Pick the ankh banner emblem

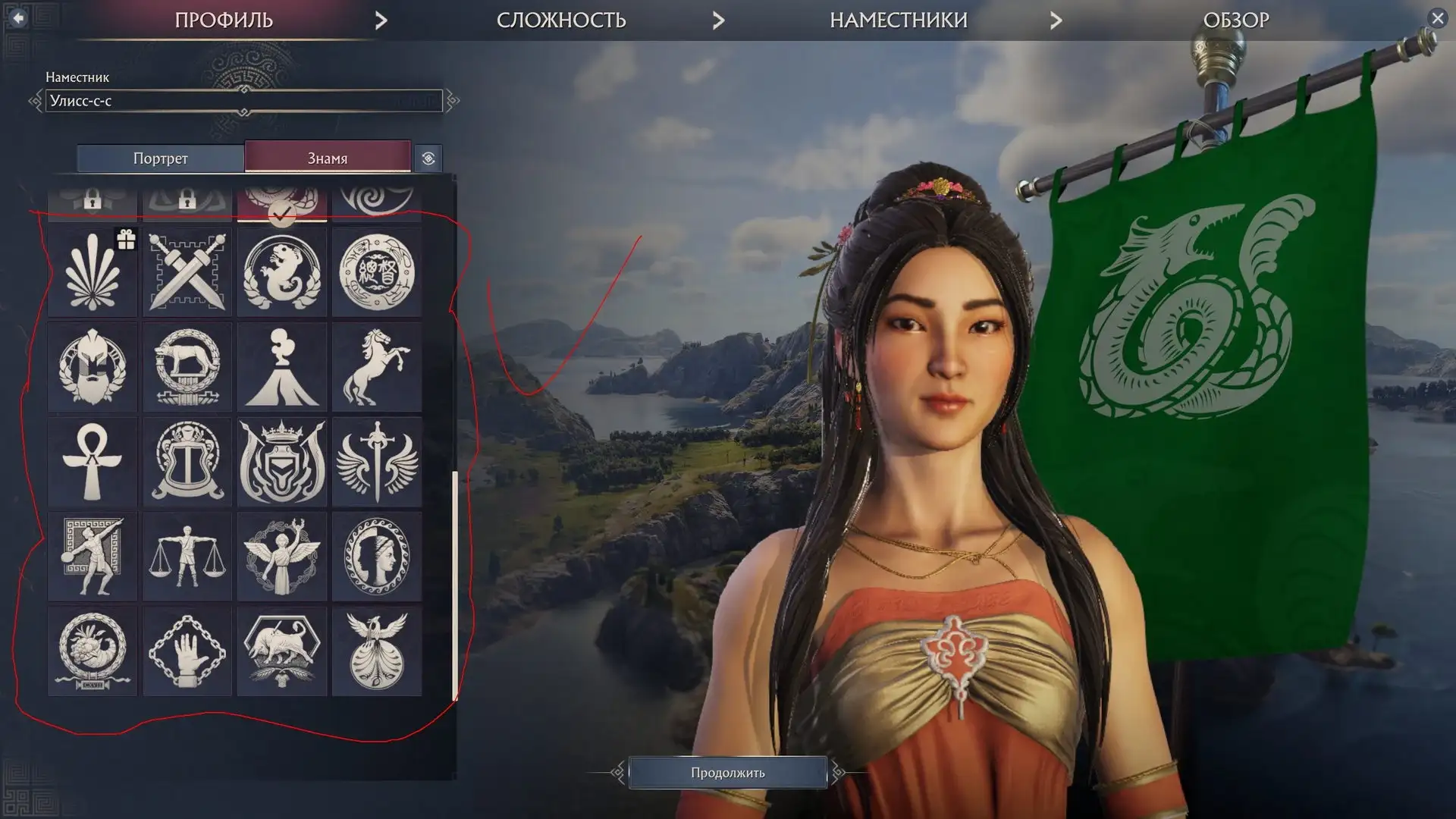point(93,462)
